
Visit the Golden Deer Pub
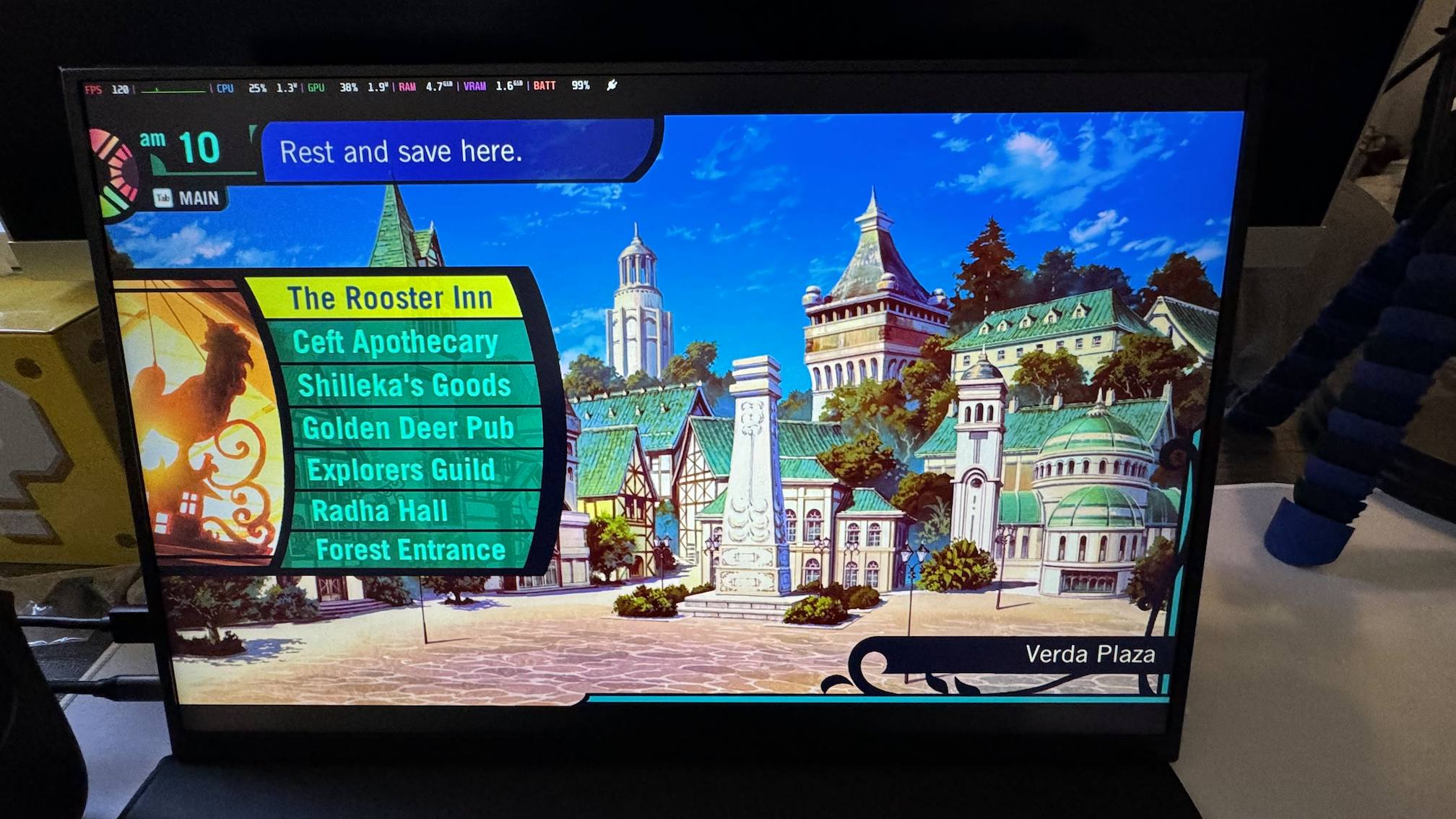(408, 428)
